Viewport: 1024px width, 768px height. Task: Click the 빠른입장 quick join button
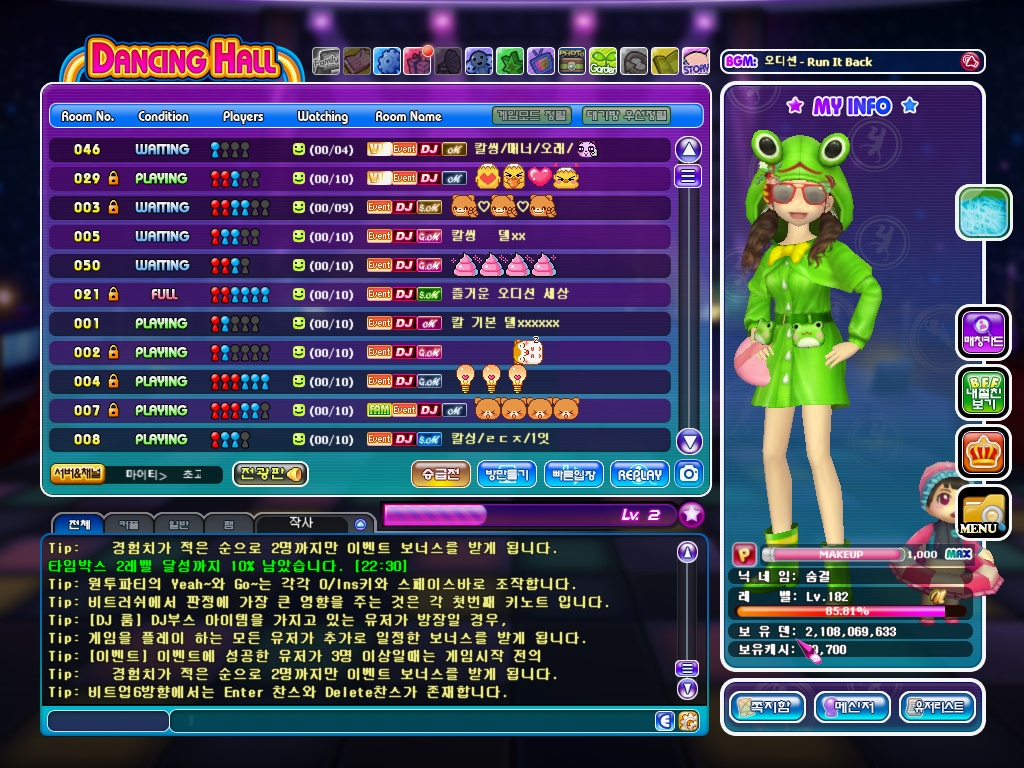573,474
